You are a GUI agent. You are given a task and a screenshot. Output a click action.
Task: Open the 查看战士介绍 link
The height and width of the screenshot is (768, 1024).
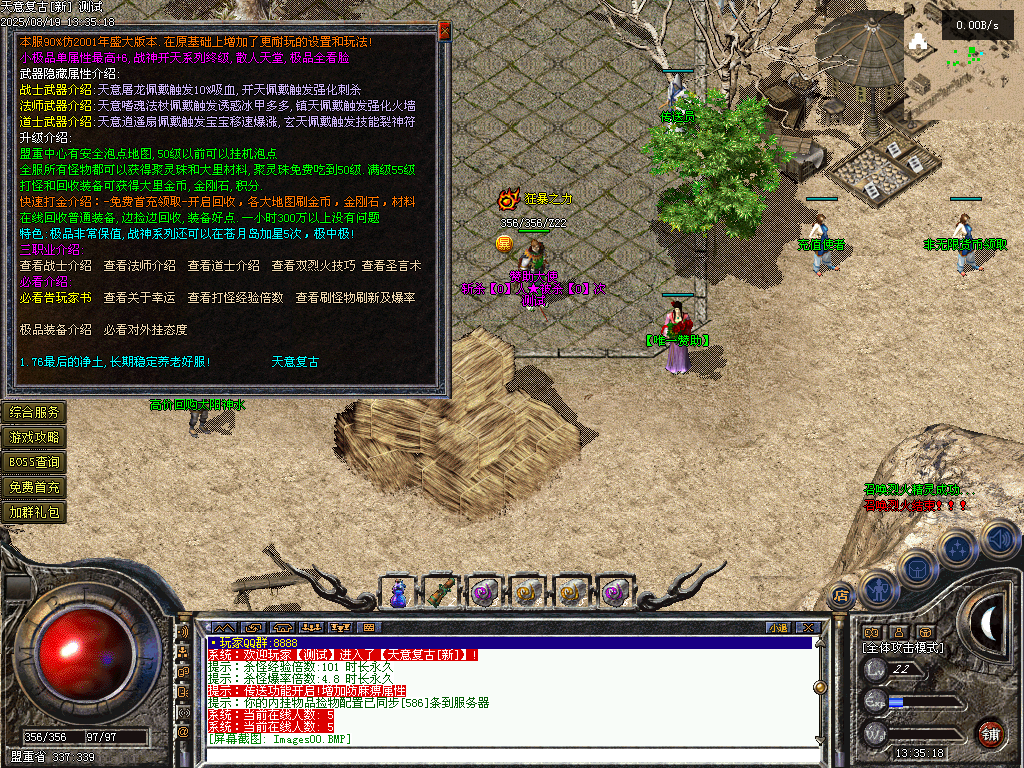(x=56, y=266)
